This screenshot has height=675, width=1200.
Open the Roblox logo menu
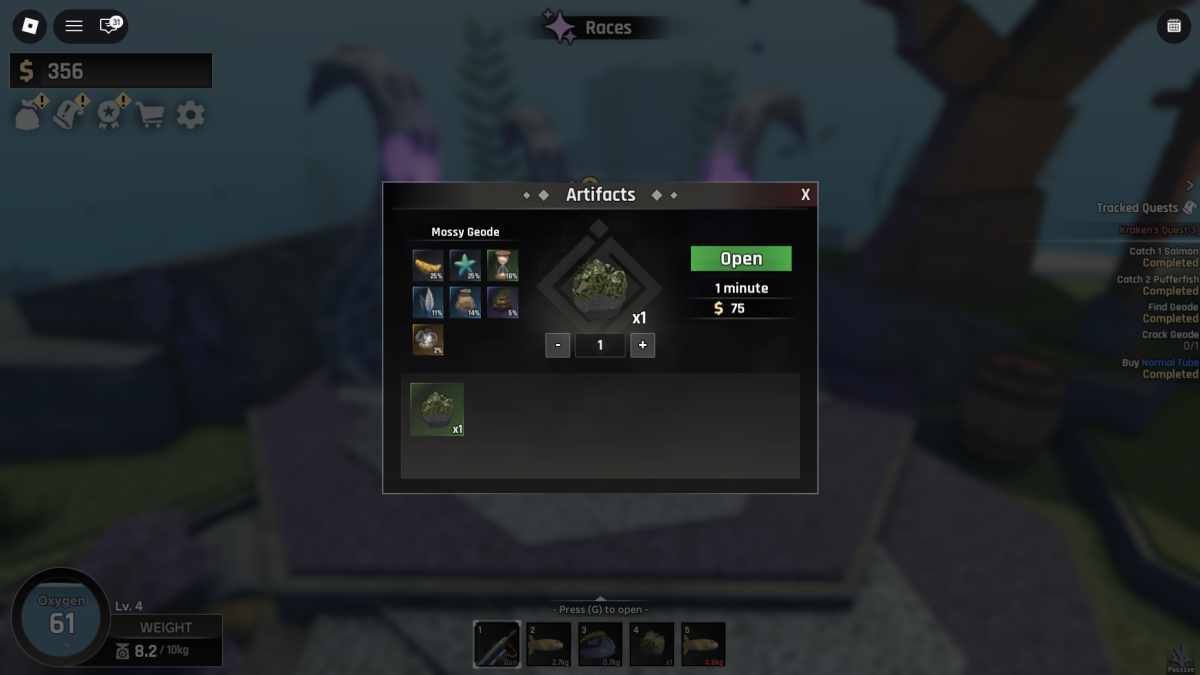[30, 26]
